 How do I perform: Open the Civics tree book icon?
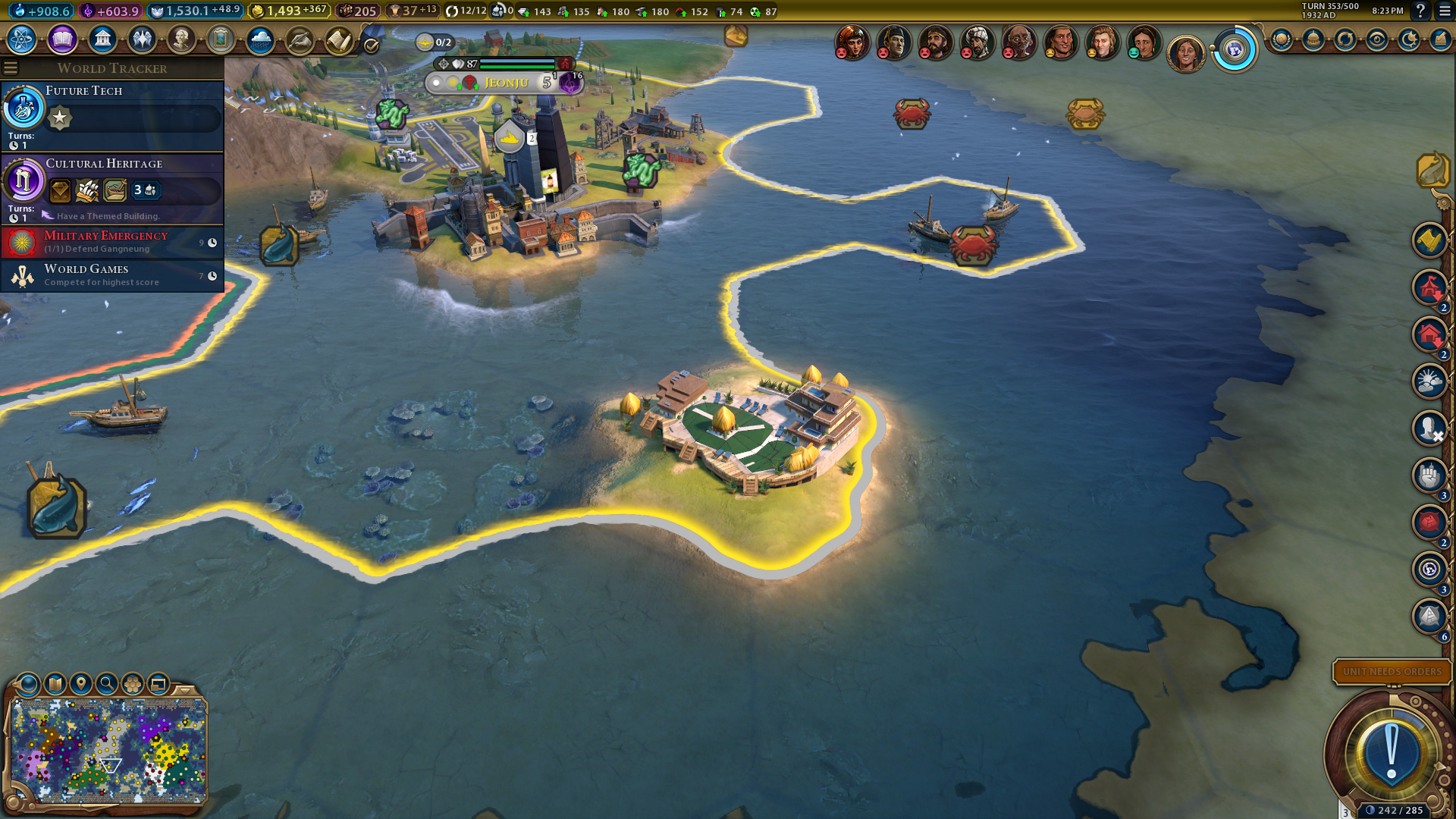point(62,39)
